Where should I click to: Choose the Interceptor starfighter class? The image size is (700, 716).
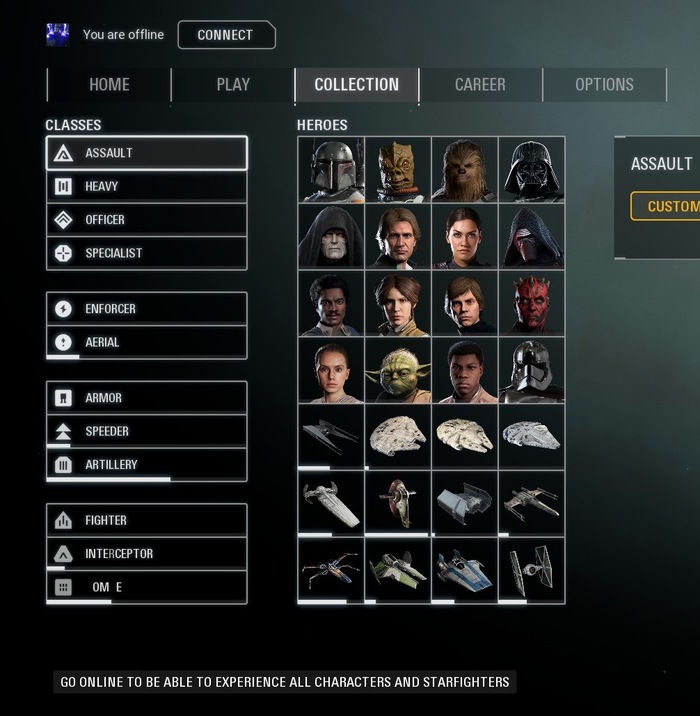146,553
